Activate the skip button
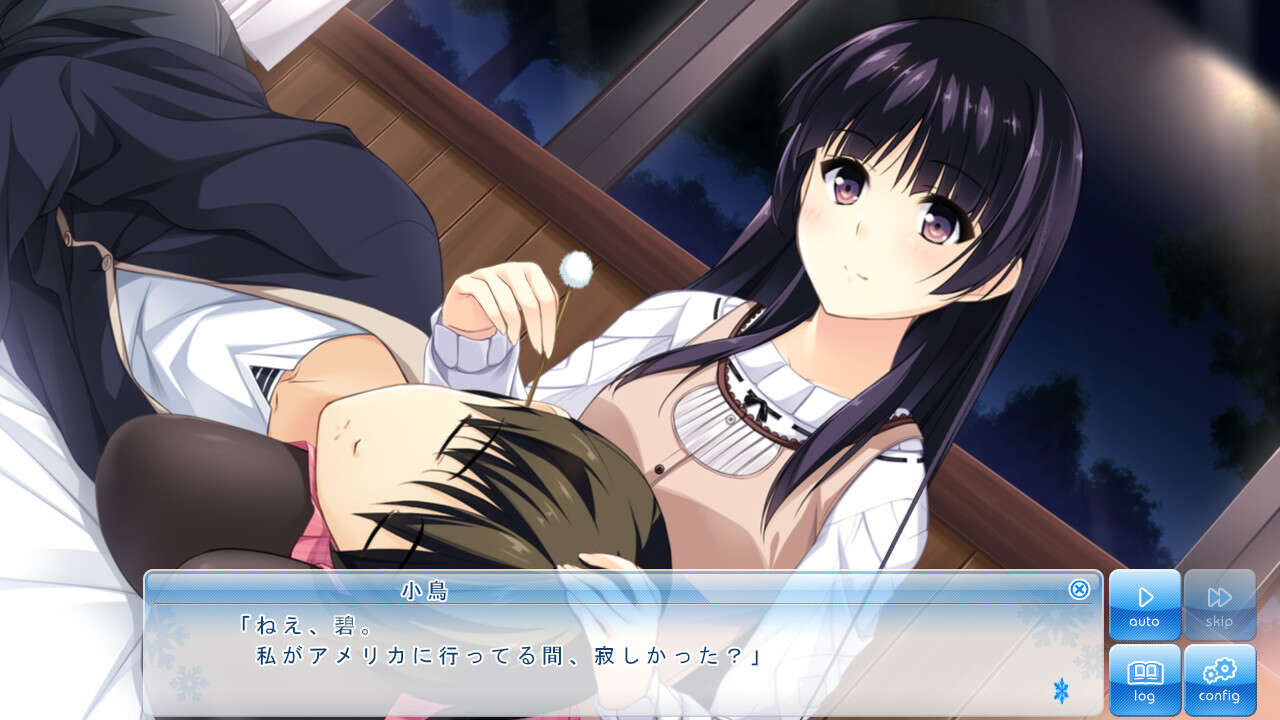This screenshot has width=1280, height=720. (1219, 605)
